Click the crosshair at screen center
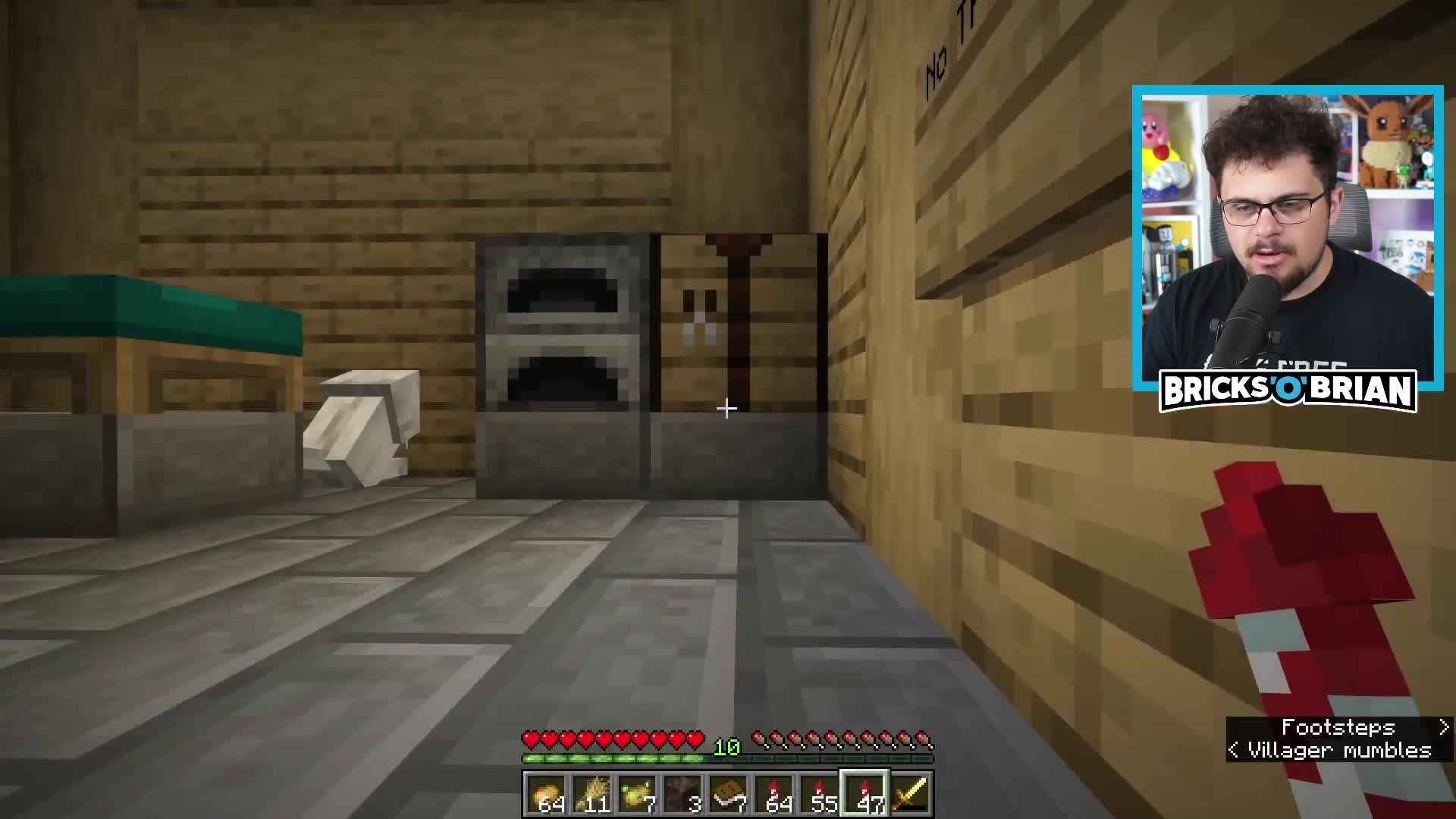 coord(726,409)
